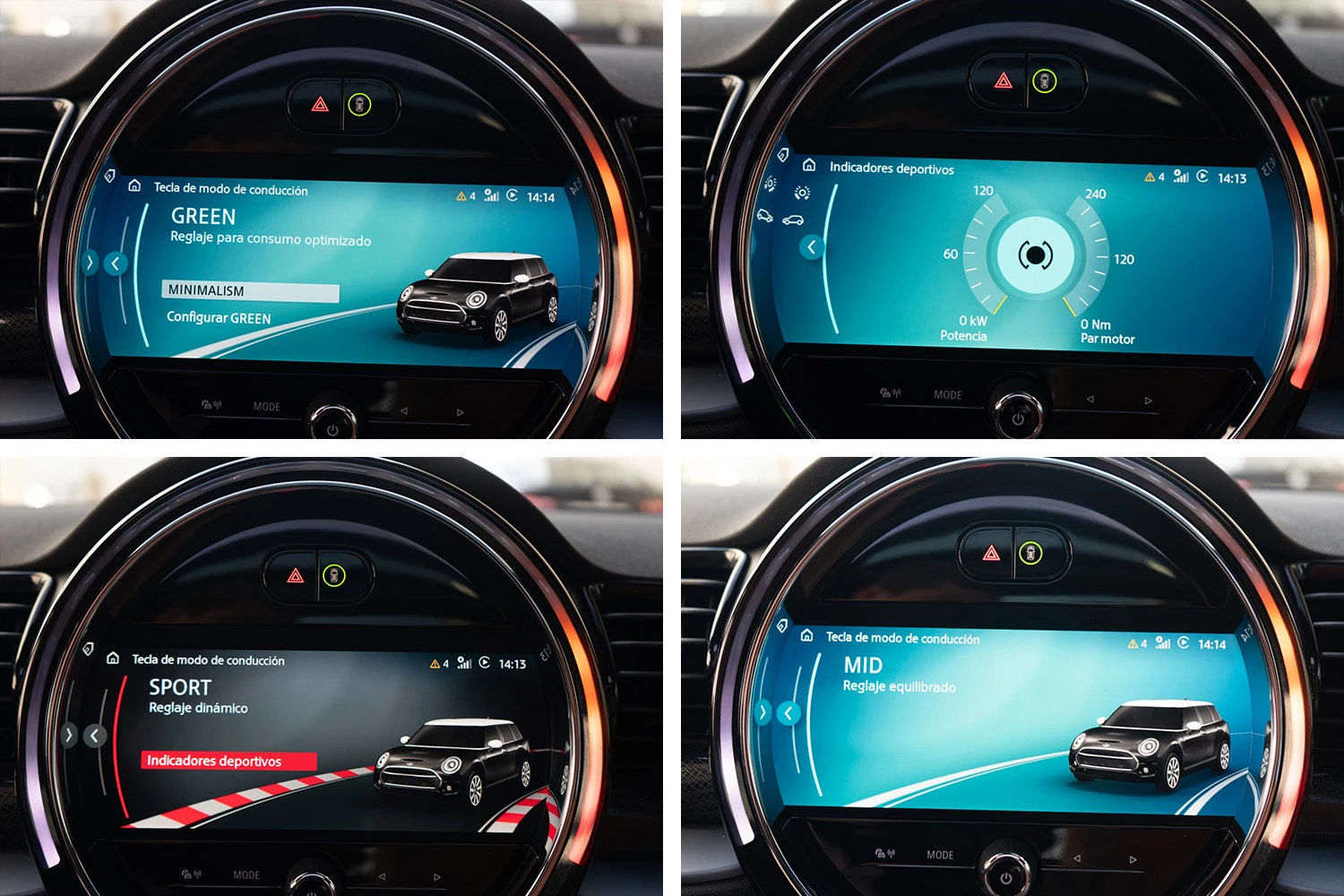
Task: Click the left-pointing chevron on the GREEN screen
Action: pyautogui.click(x=116, y=263)
